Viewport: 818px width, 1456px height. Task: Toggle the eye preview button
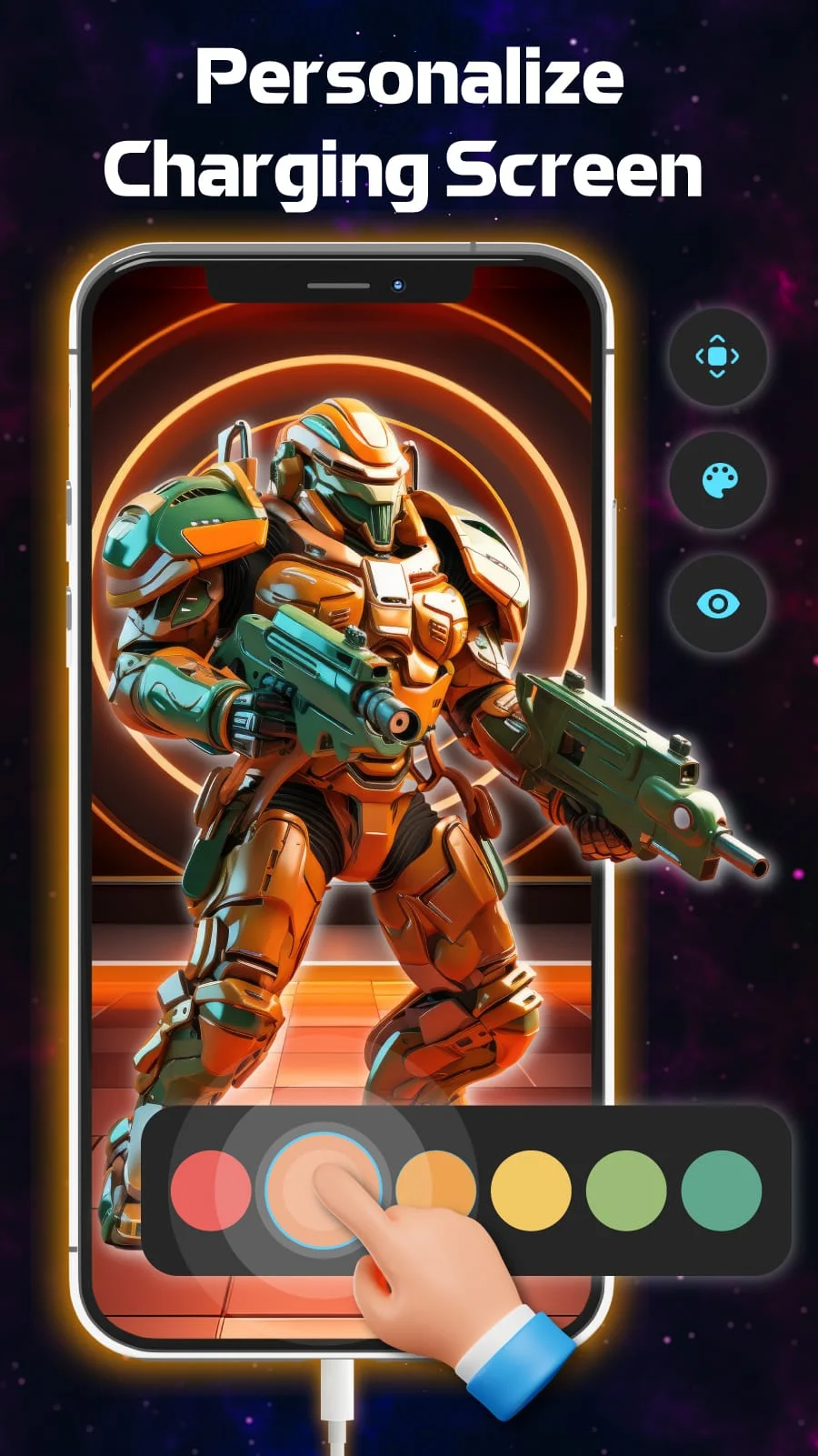(x=718, y=603)
